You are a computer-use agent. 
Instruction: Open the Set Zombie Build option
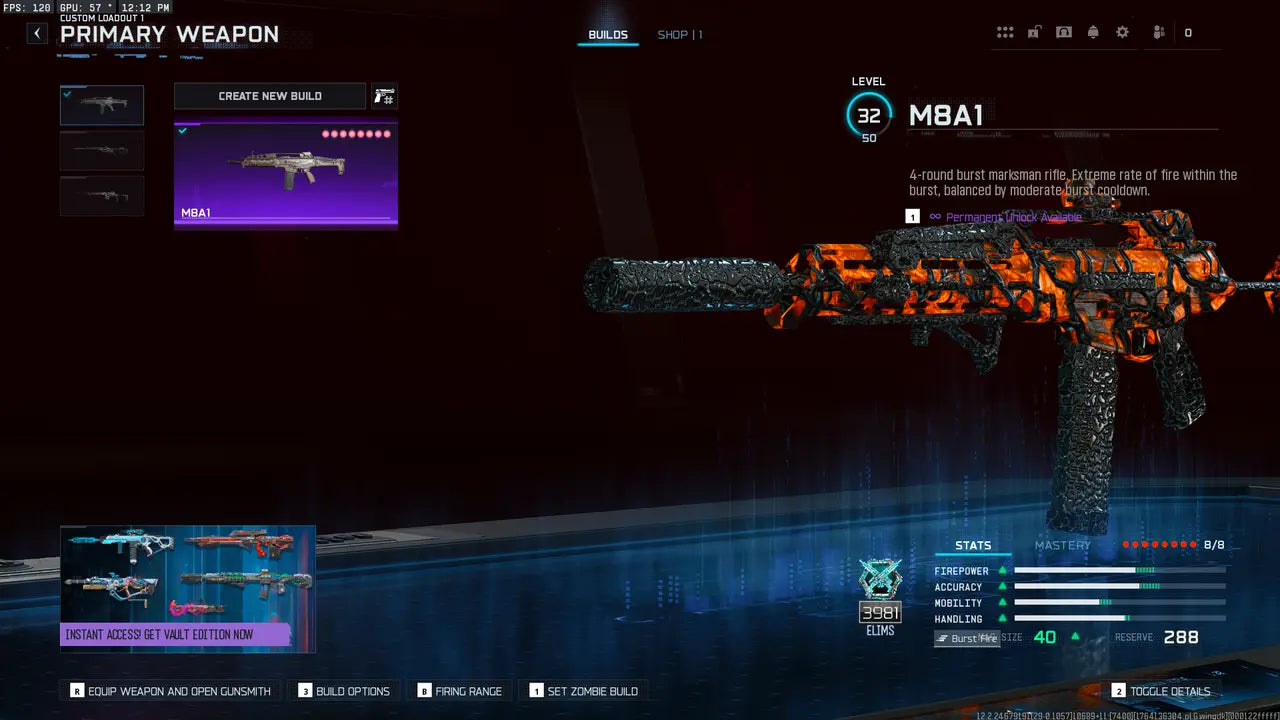pos(586,690)
